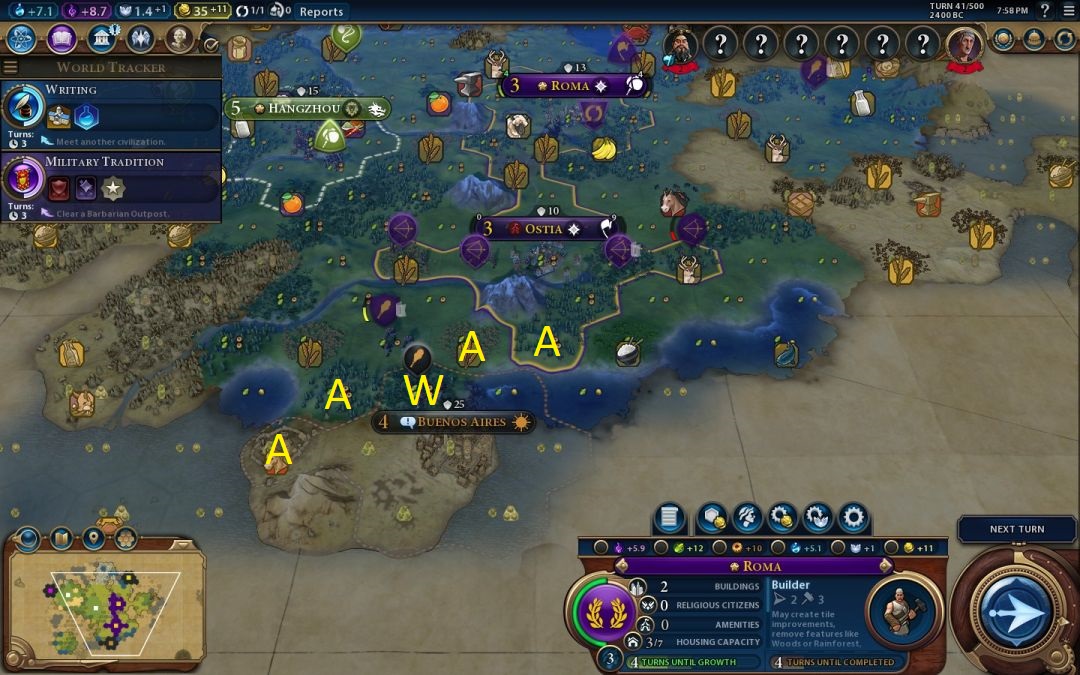1080x675 pixels.
Task: Select the Writing research entry
Action: coord(110,109)
